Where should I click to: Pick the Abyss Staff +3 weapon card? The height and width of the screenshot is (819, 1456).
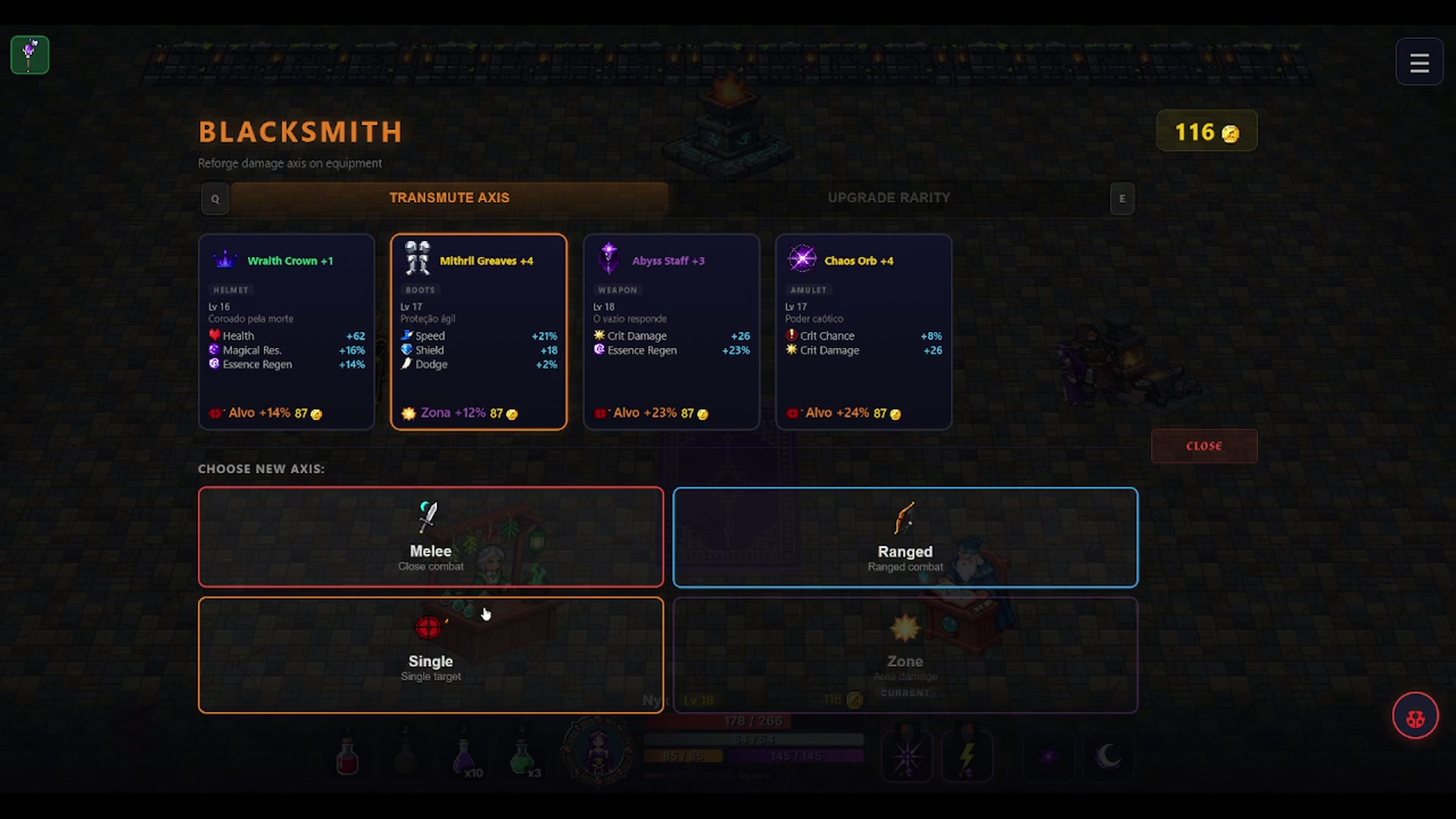tap(671, 331)
